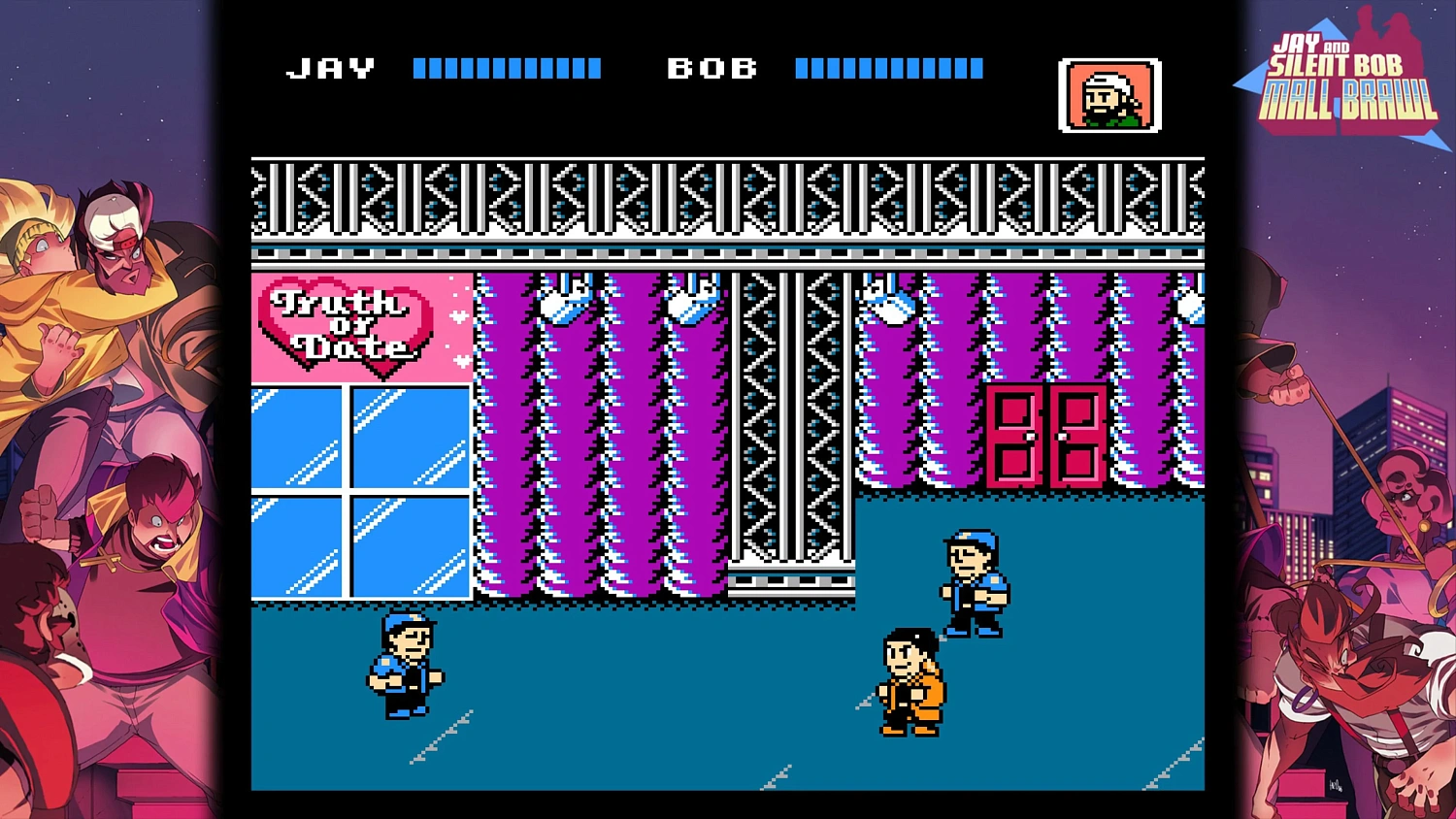Click the BOB name label
Image resolution: width=1456 pixels, height=819 pixels.
pyautogui.click(x=713, y=66)
